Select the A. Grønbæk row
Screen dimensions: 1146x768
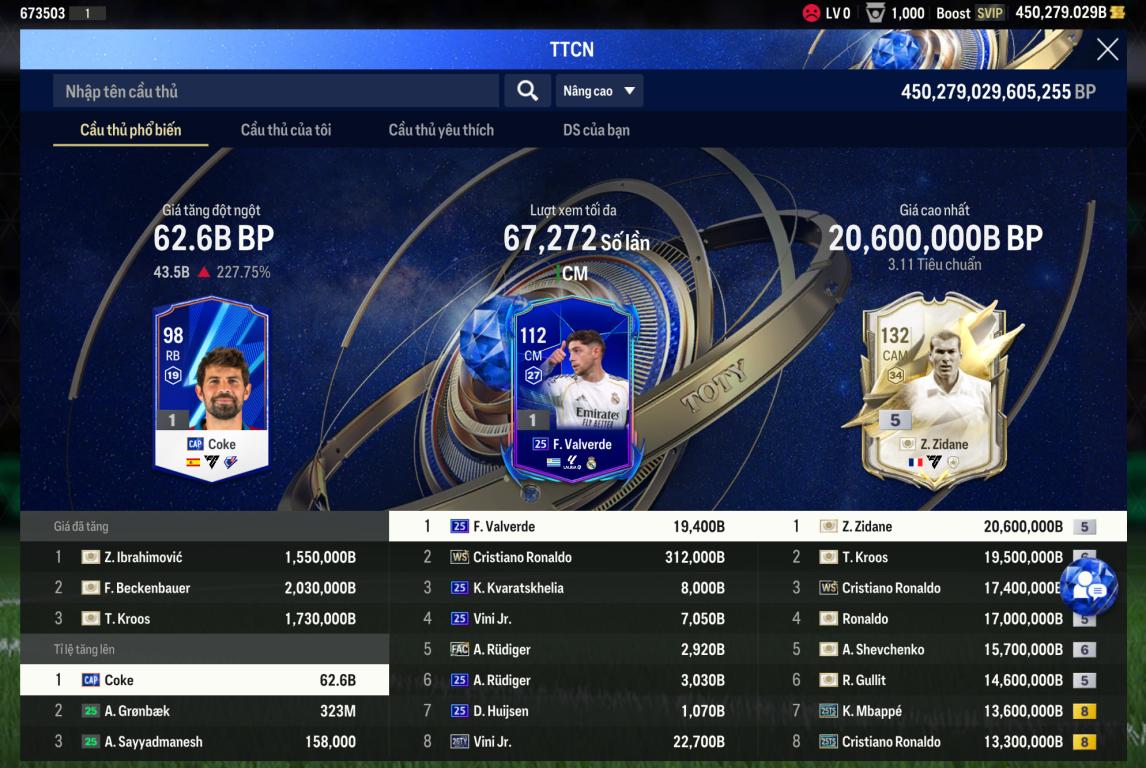[205, 711]
